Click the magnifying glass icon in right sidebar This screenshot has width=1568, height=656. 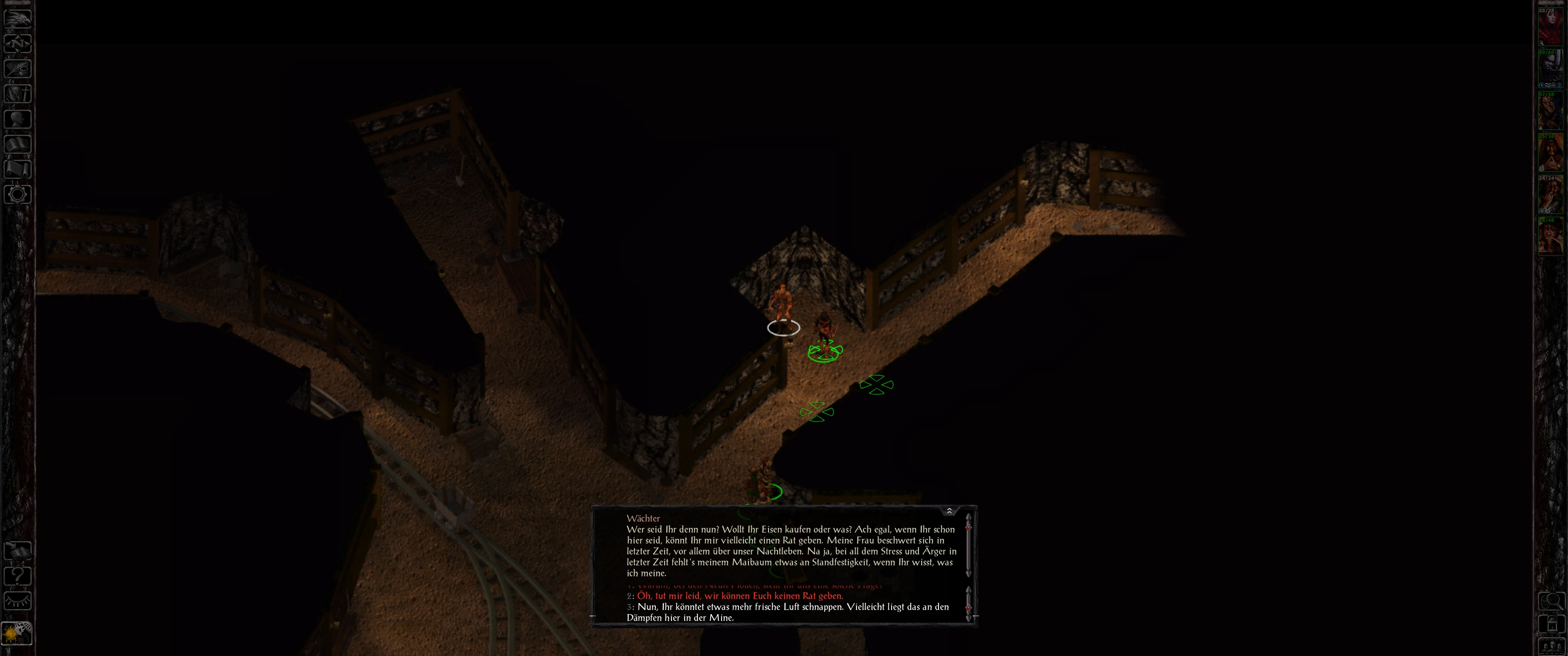coord(1551,601)
